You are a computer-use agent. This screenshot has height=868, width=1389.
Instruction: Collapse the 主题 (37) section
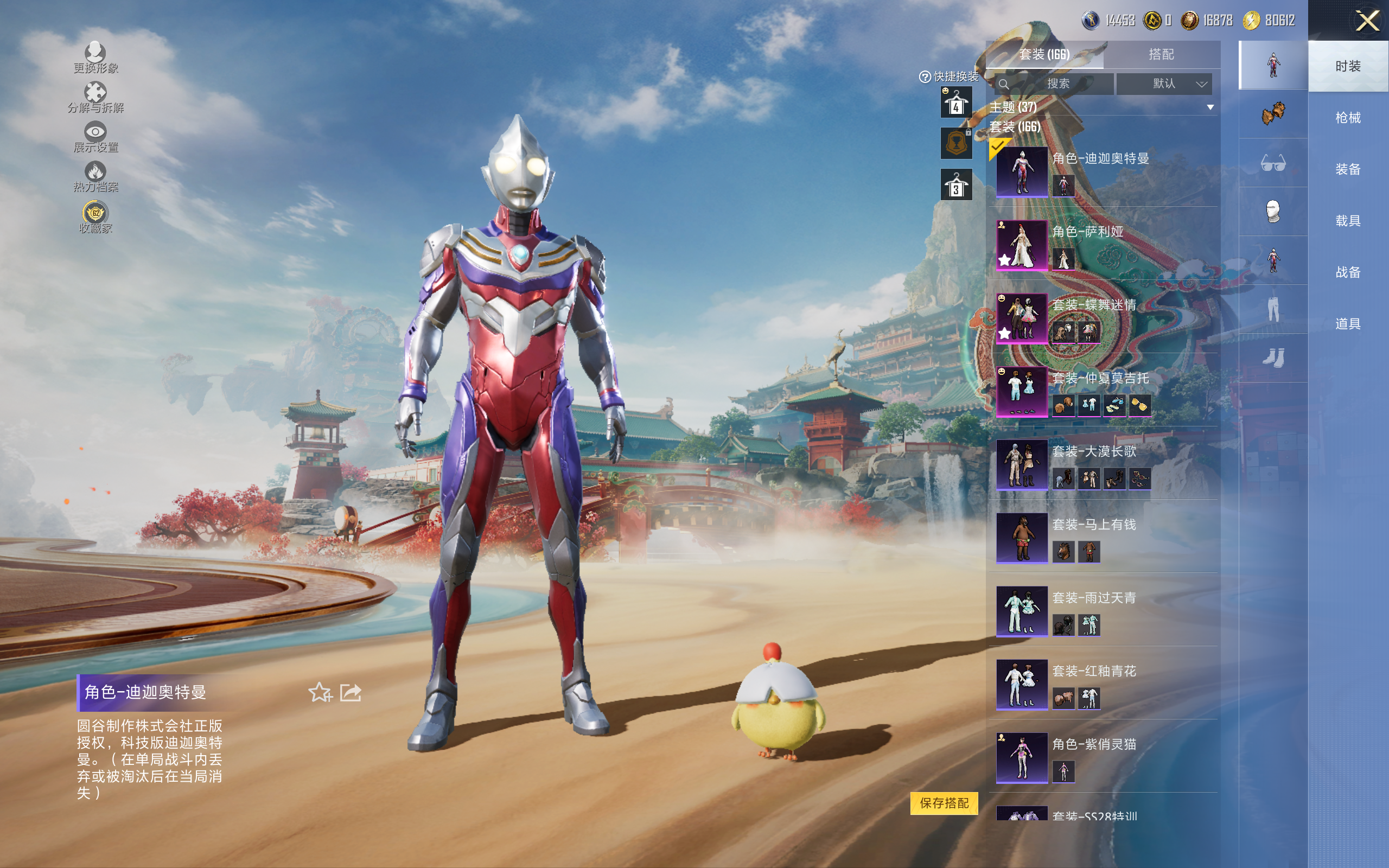click(x=1210, y=107)
